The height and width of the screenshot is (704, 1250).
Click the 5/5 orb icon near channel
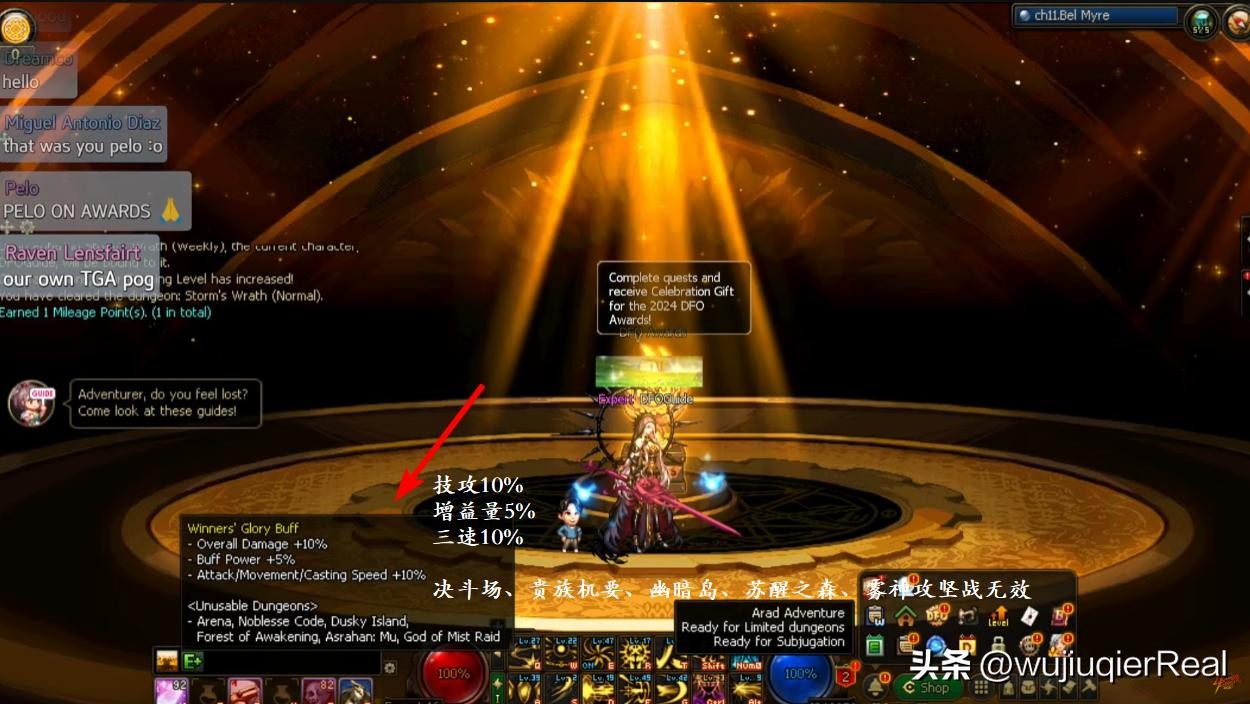(1200, 20)
